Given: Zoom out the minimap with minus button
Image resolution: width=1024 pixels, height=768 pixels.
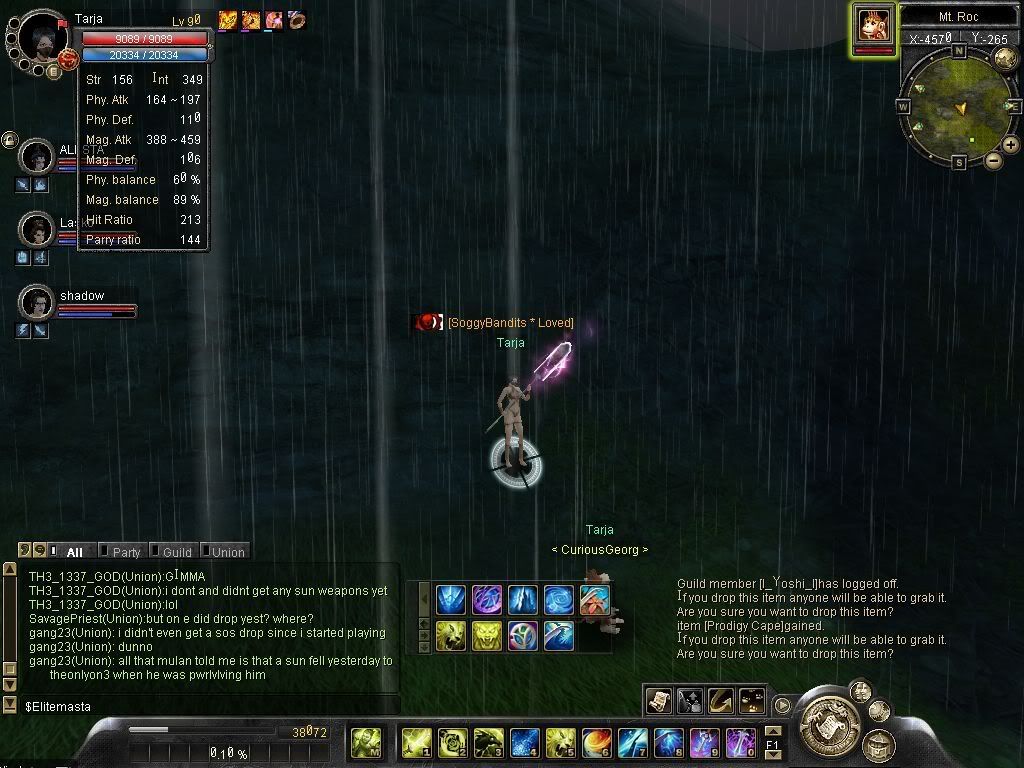Looking at the screenshot, I should tap(993, 160).
